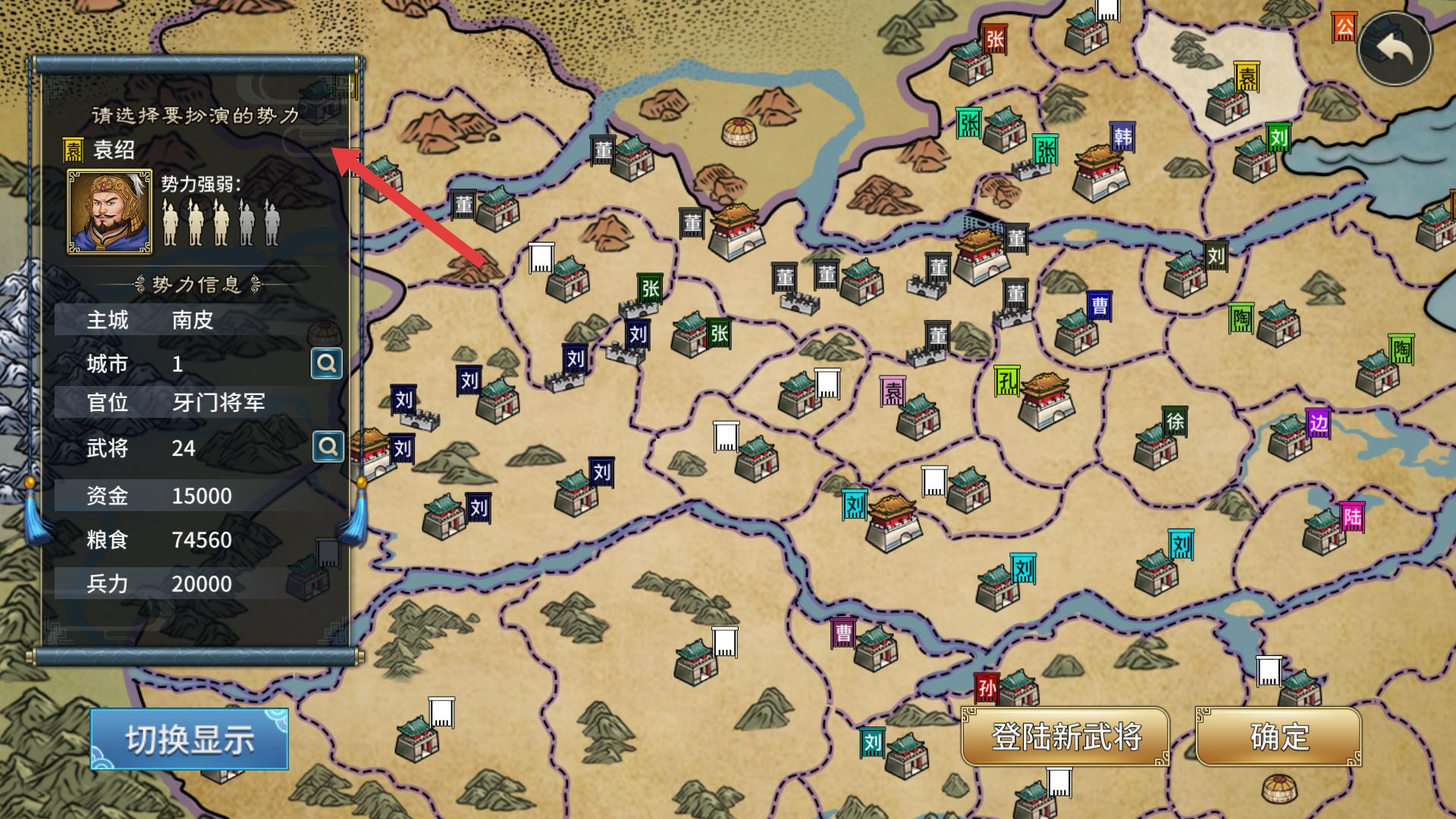Confirm faction choice with 确定
The width and height of the screenshot is (1456, 819).
click(1279, 736)
